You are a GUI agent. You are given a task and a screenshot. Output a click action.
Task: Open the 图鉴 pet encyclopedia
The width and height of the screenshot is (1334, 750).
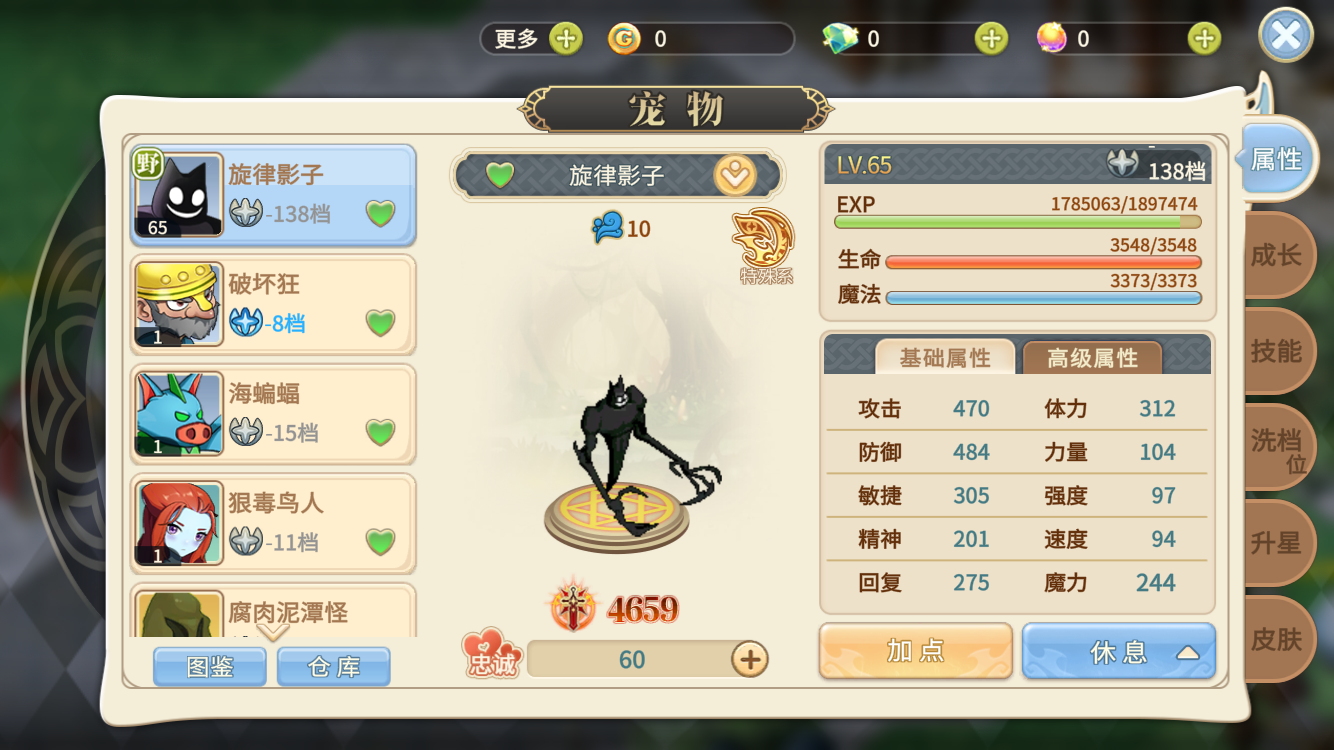(210, 667)
